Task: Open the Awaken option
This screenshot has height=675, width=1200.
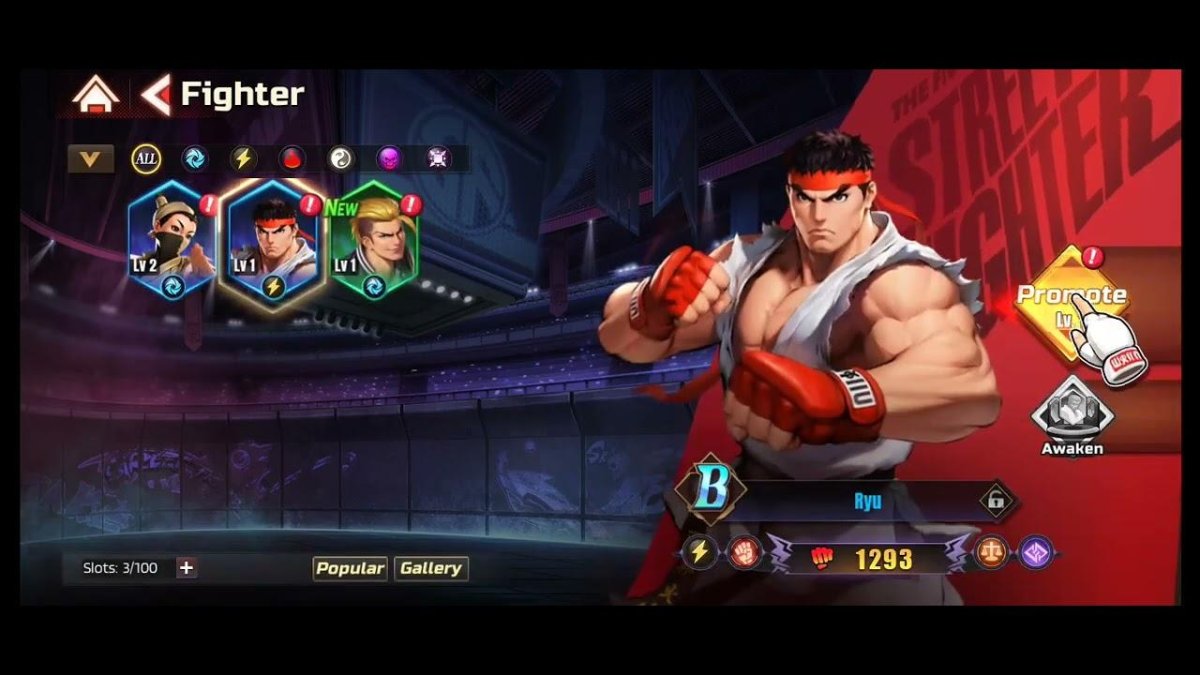Action: [x=1072, y=415]
